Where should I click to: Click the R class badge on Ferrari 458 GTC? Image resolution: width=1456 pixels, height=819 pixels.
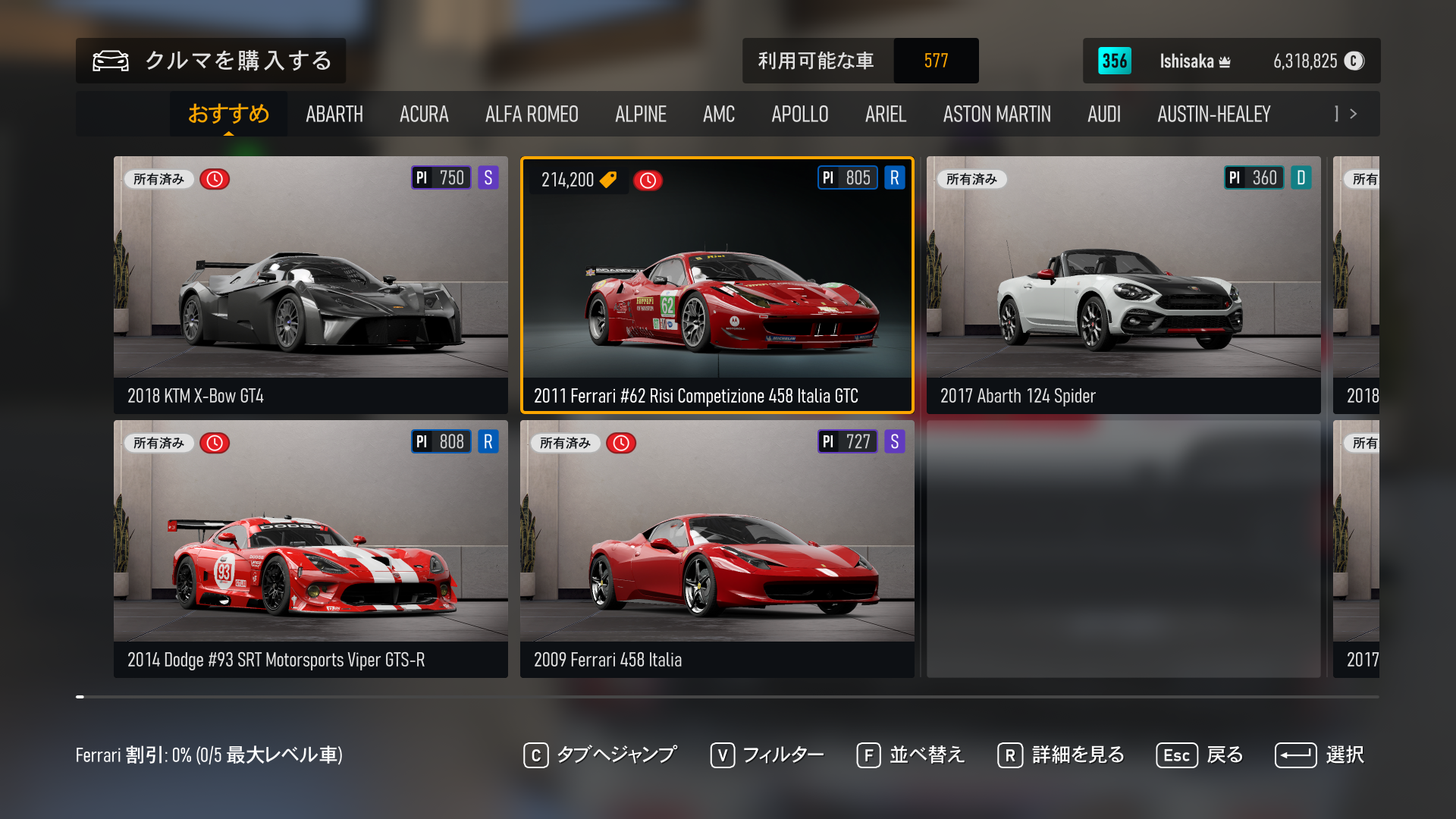894,177
